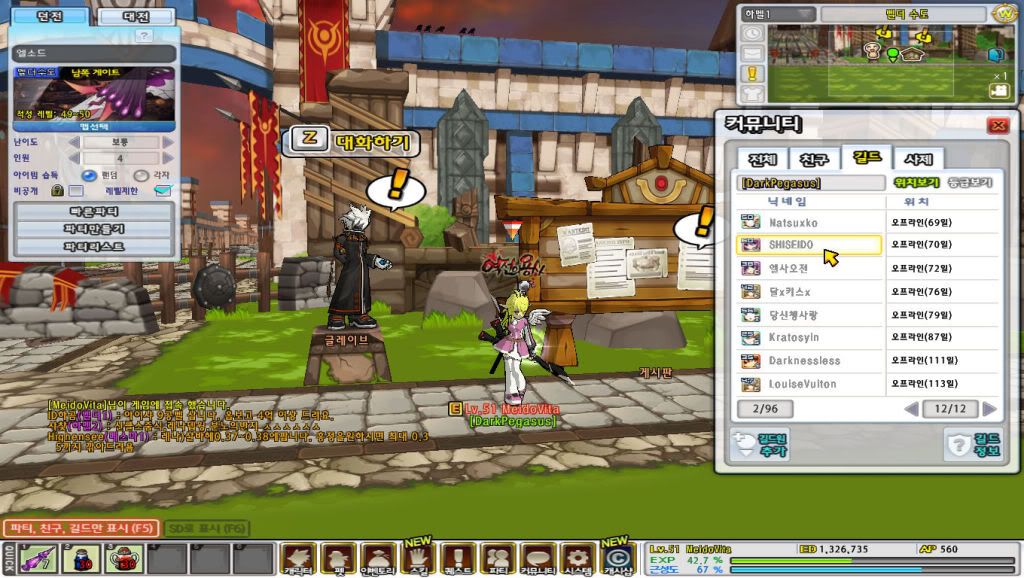Create a party with 파티만들기
This screenshot has height=578, width=1024.
click(x=94, y=228)
